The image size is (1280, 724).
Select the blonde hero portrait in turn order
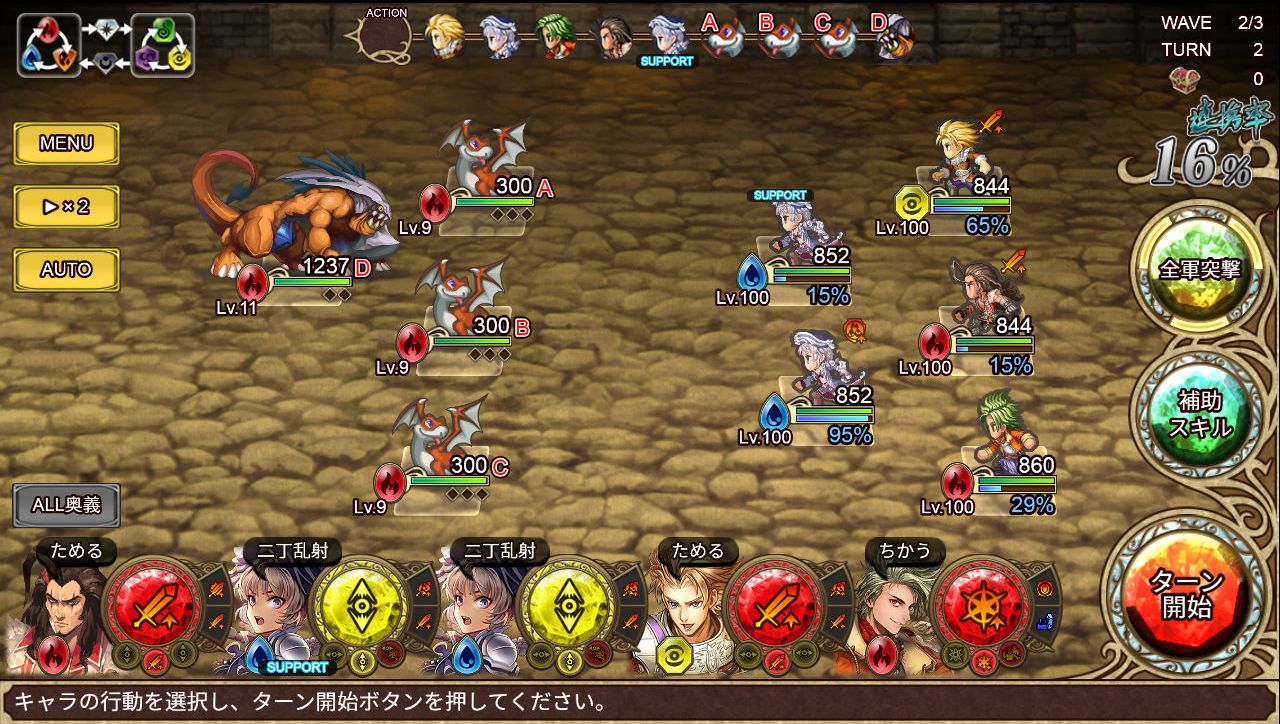pyautogui.click(x=444, y=37)
